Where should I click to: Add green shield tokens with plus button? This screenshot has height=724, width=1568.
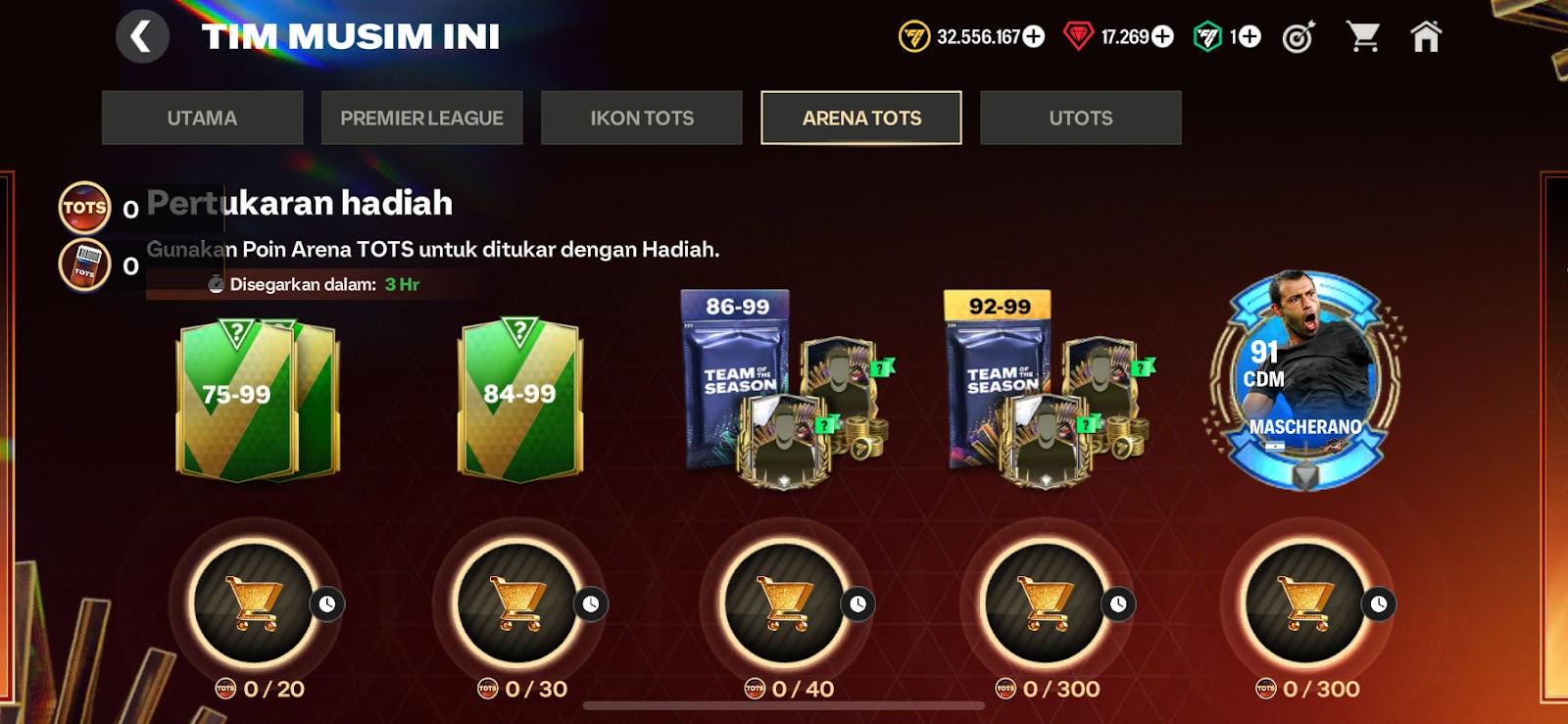[x=1249, y=37]
